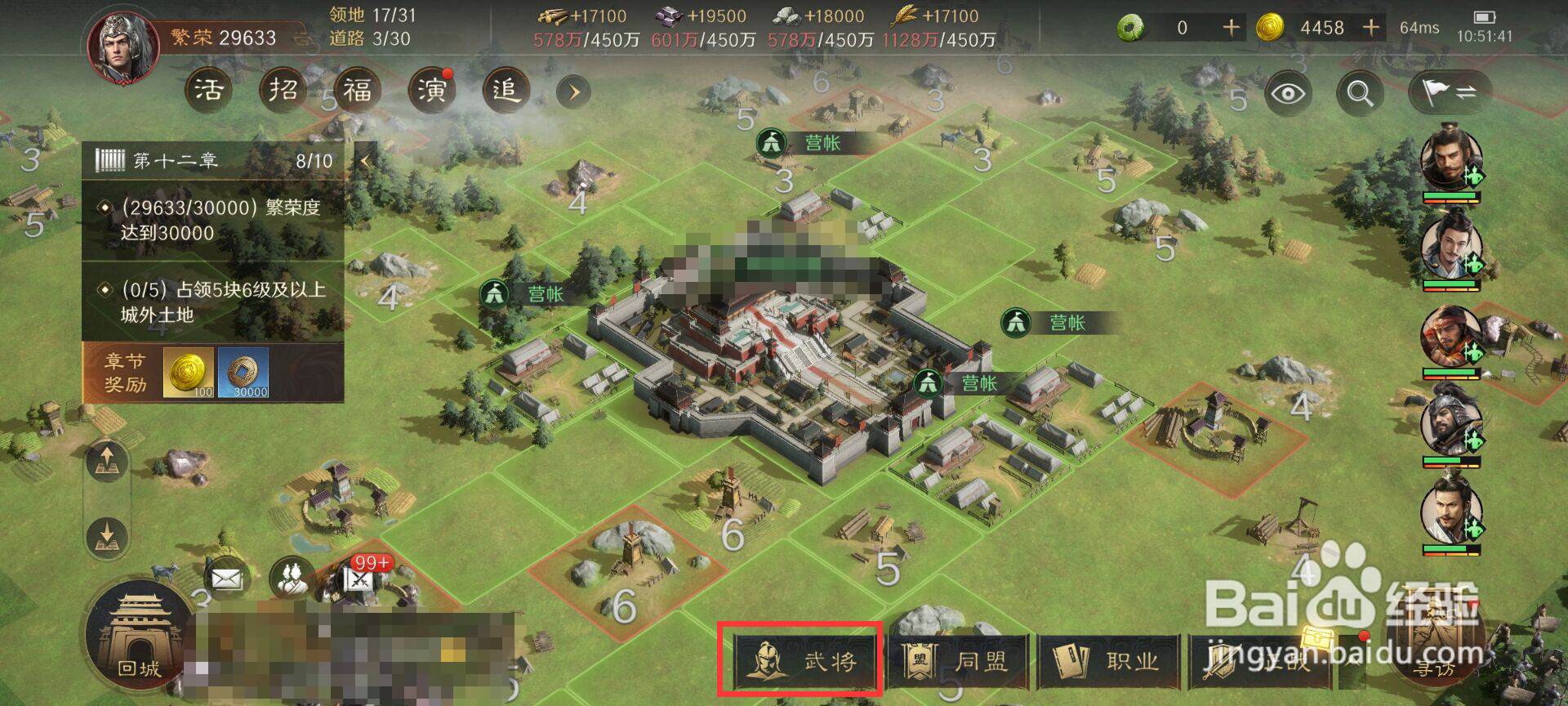Image resolution: width=1568 pixels, height=706 pixels.
Task: Claim the 100 gold chapter reward
Action: (189, 373)
